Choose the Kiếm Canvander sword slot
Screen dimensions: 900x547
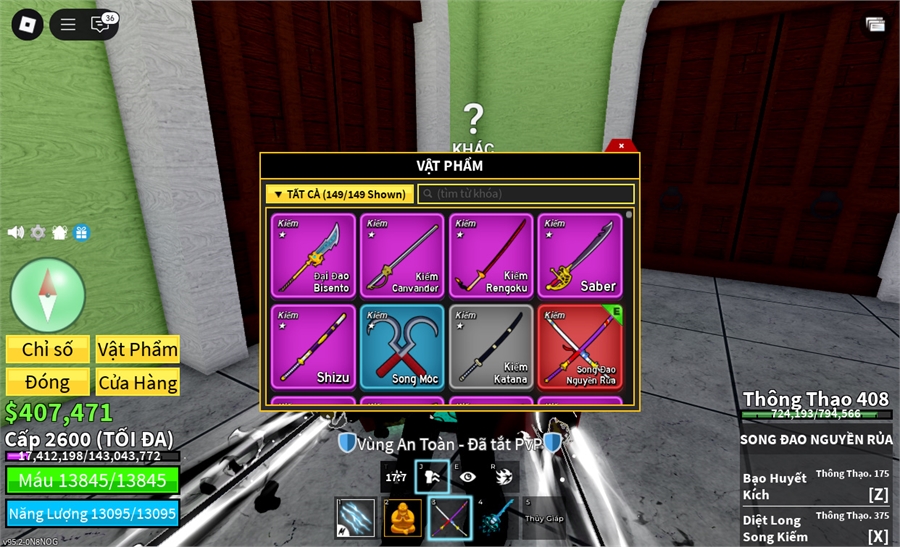pos(402,255)
